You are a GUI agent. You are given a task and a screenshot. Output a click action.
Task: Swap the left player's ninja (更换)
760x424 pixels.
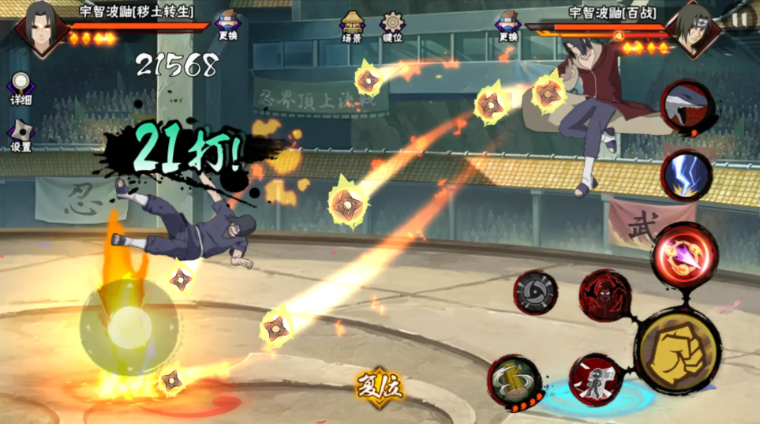tap(227, 24)
